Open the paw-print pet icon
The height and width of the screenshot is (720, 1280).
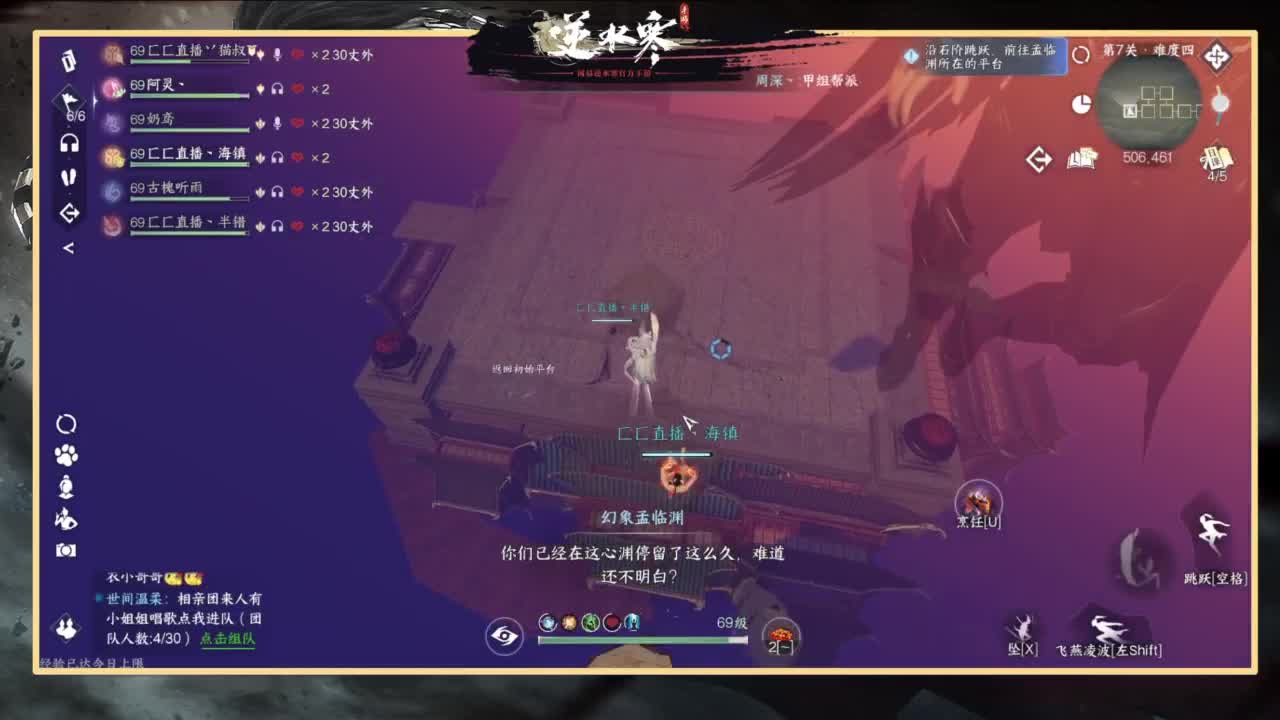(x=66, y=457)
